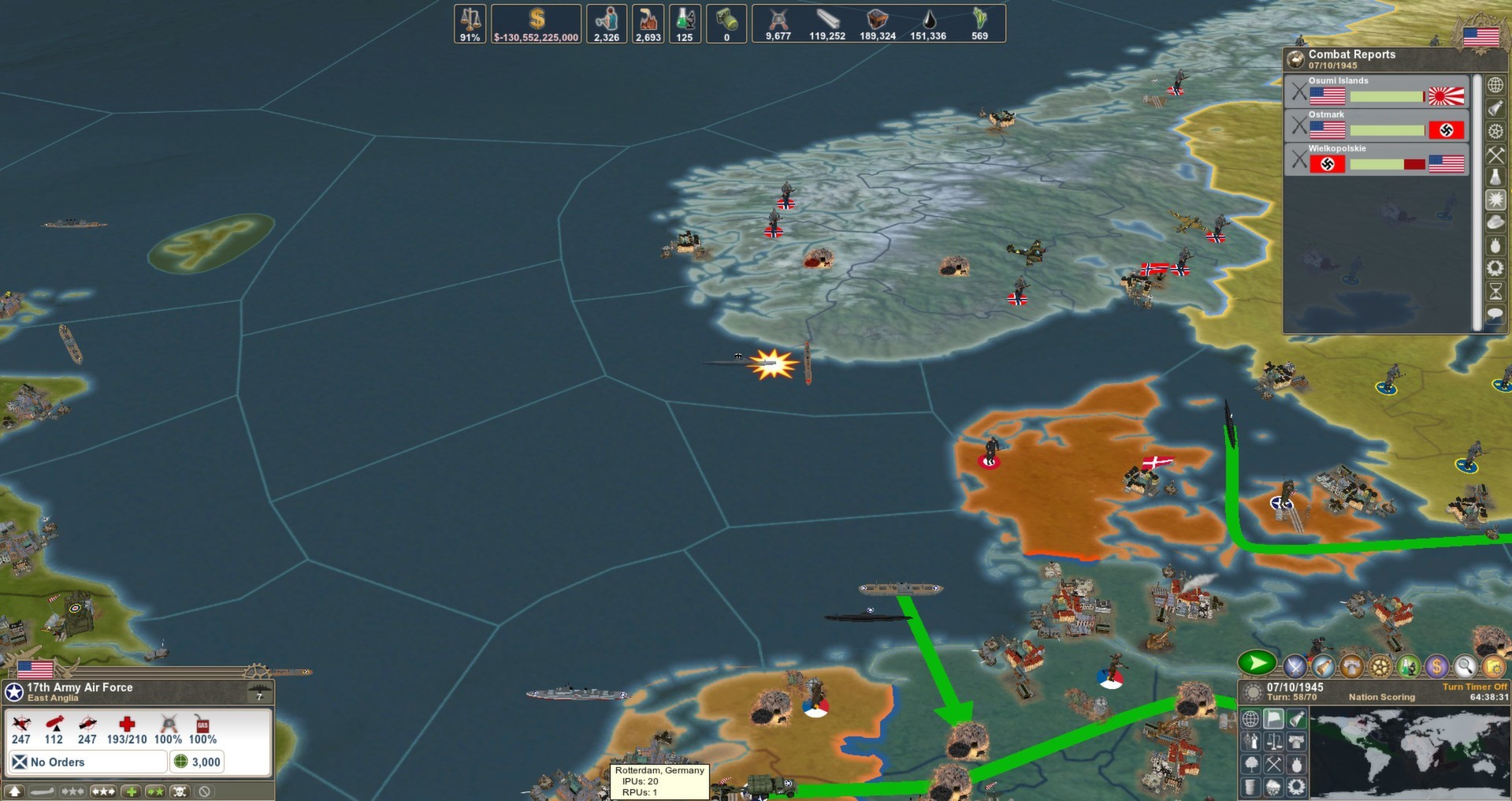View the Wielkopolskie combat report
This screenshot has width=1512, height=801.
pos(1376,159)
